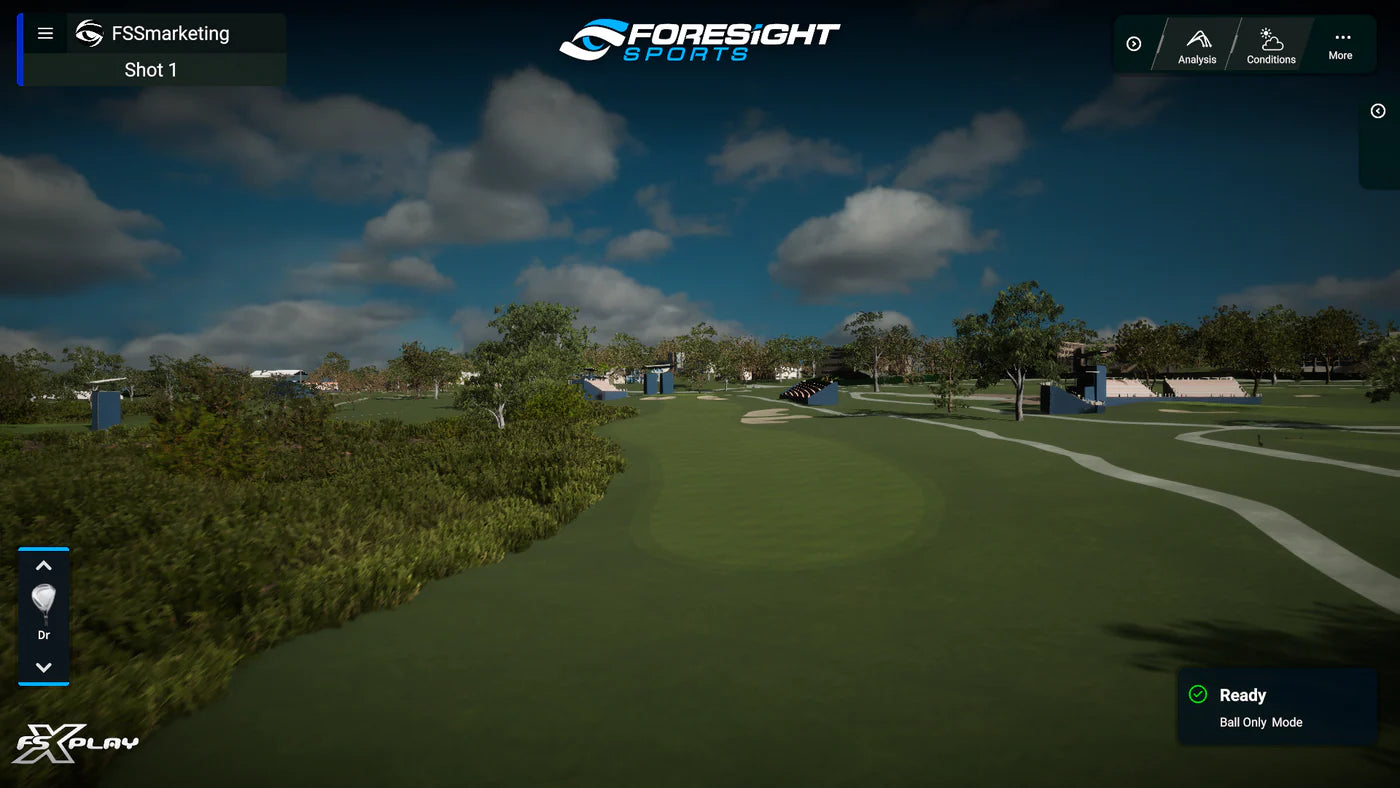1400x788 pixels.
Task: Click the down arrow below the club selector
Action: coord(43,665)
